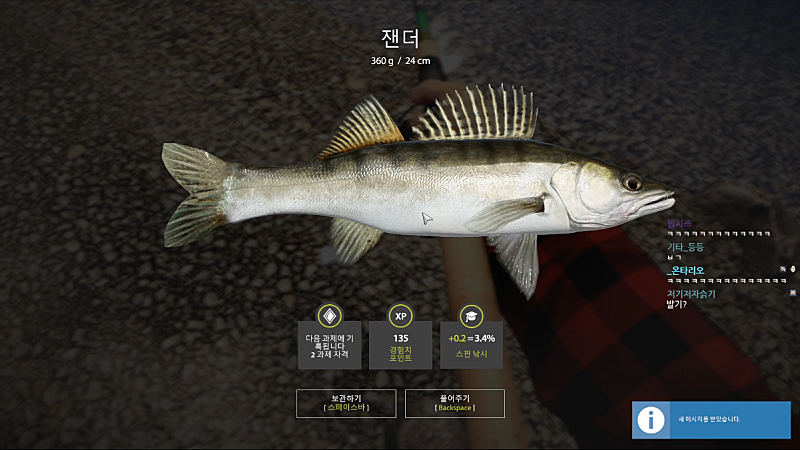Screen dimensions: 800x450
Task: Keep the fish with the 보관하기 button
Action: tap(345, 403)
